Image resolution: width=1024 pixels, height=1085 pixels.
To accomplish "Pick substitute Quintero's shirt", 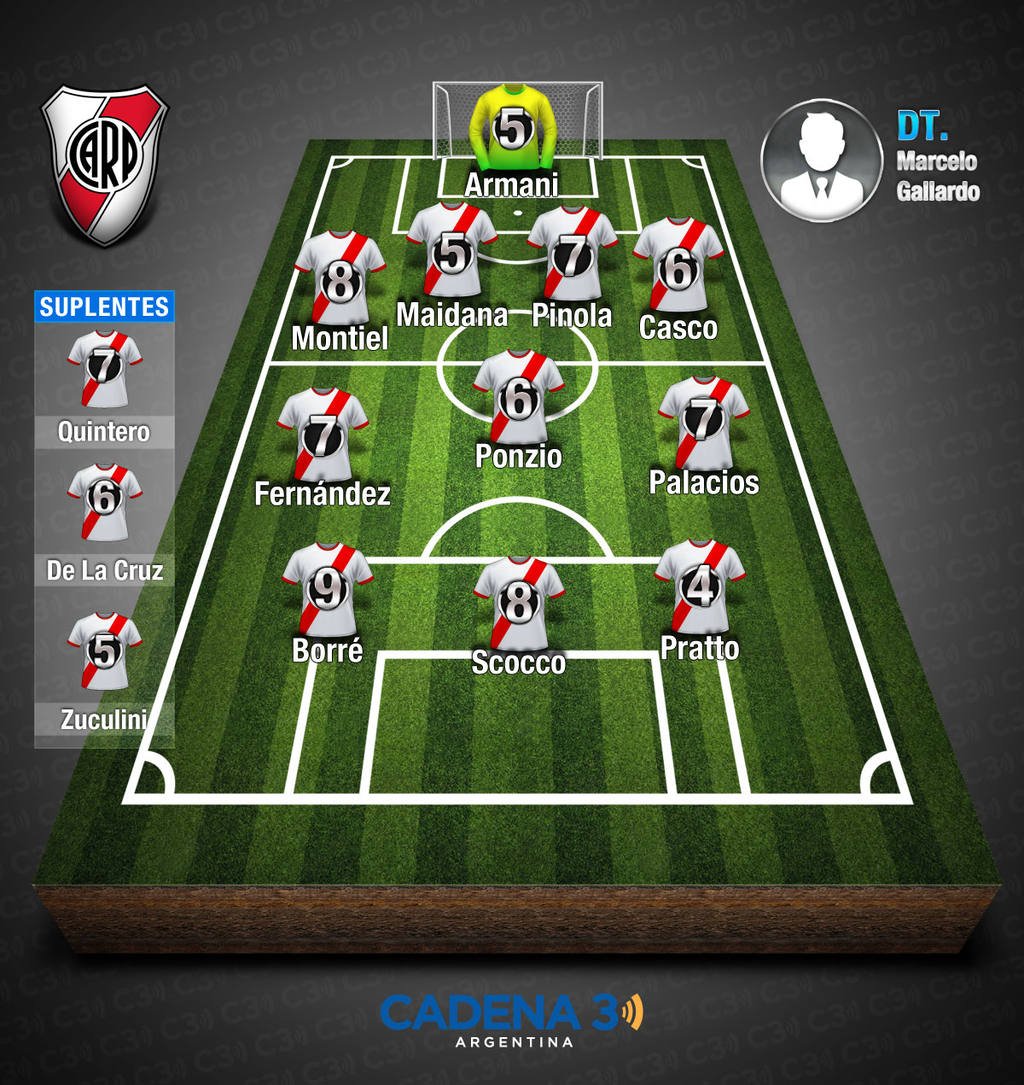I will click(104, 368).
